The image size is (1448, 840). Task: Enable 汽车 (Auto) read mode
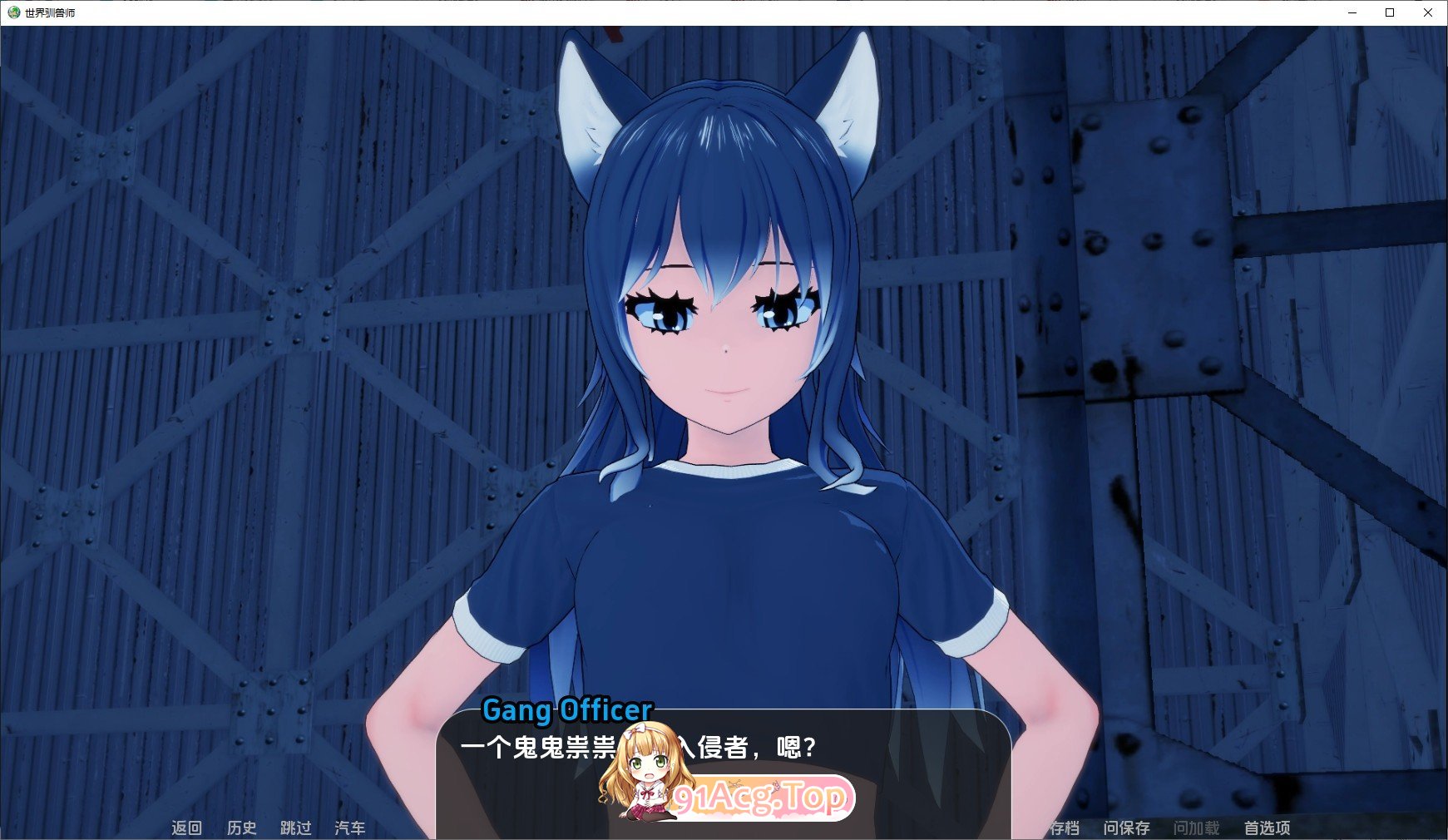click(x=350, y=828)
